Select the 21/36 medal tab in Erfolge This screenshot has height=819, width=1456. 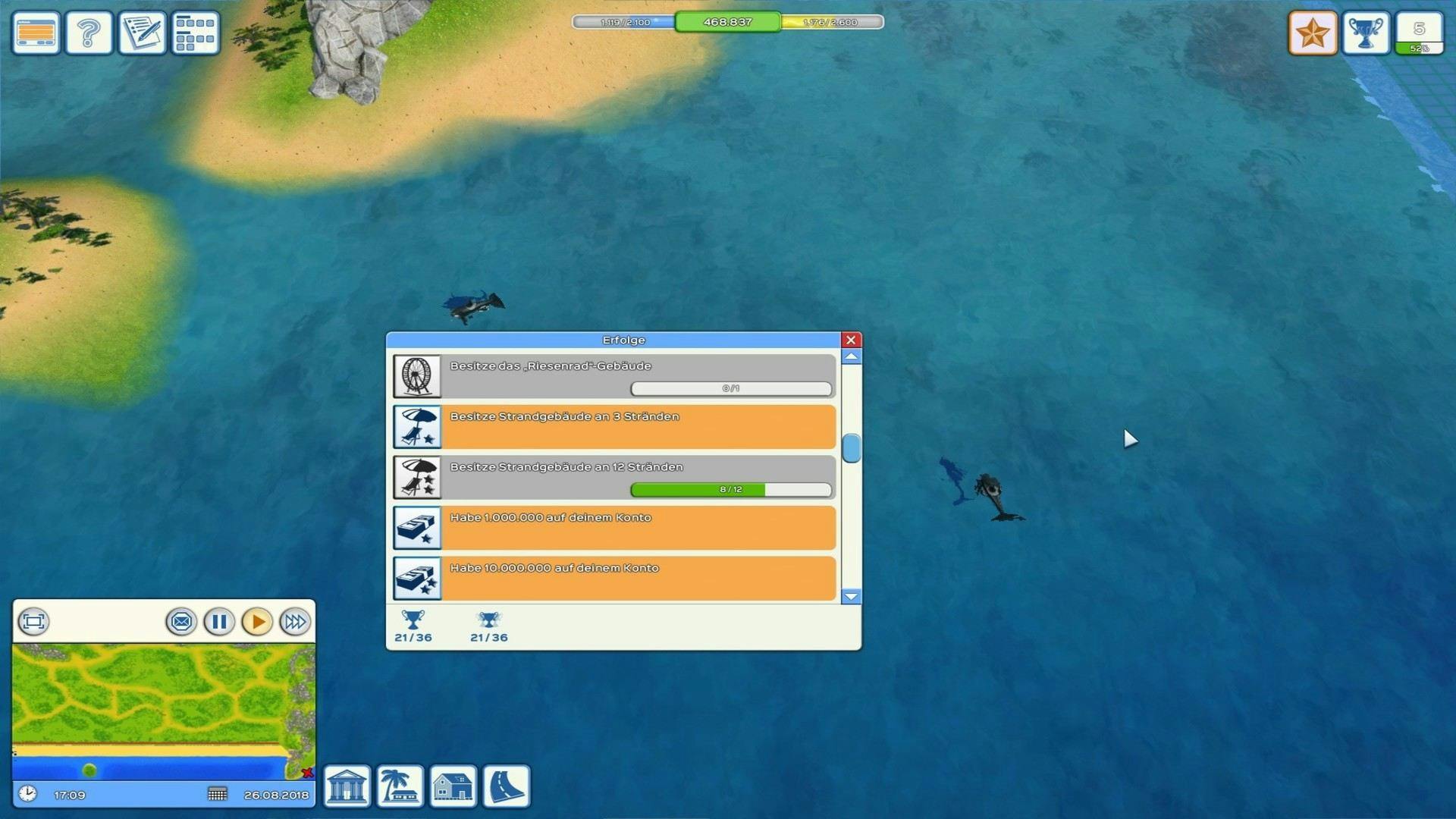[x=488, y=626]
